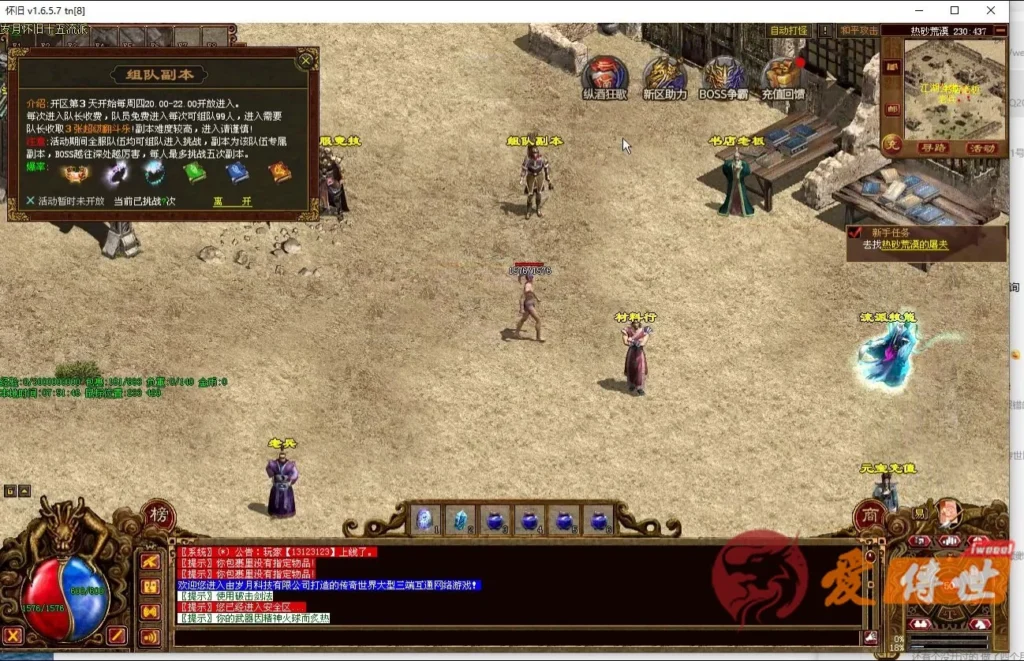Open the 活动 events button under minimap
Screen dimensions: 1024x661
point(982,147)
